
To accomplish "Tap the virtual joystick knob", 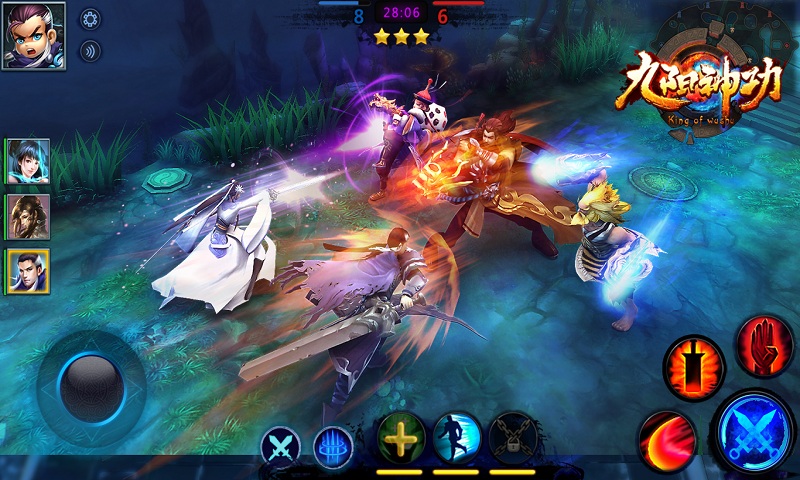I will point(91,387).
